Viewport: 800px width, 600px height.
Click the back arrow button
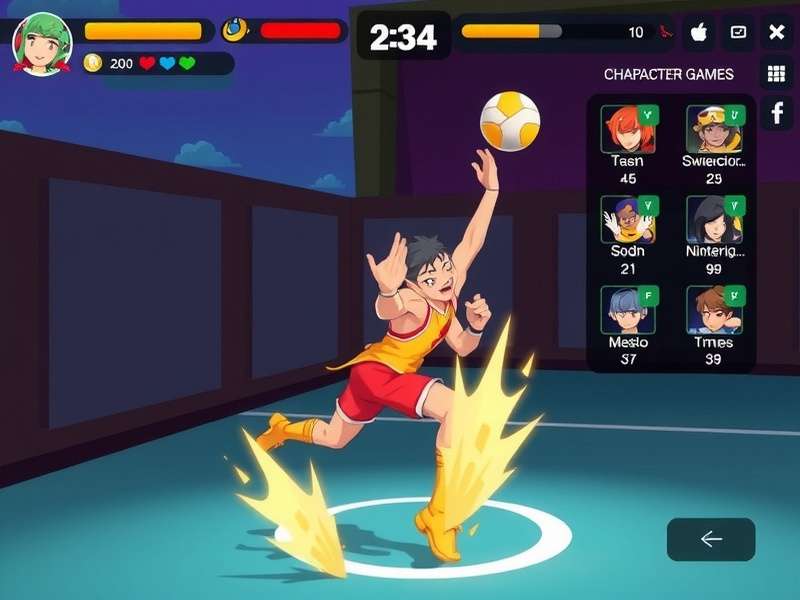[711, 539]
